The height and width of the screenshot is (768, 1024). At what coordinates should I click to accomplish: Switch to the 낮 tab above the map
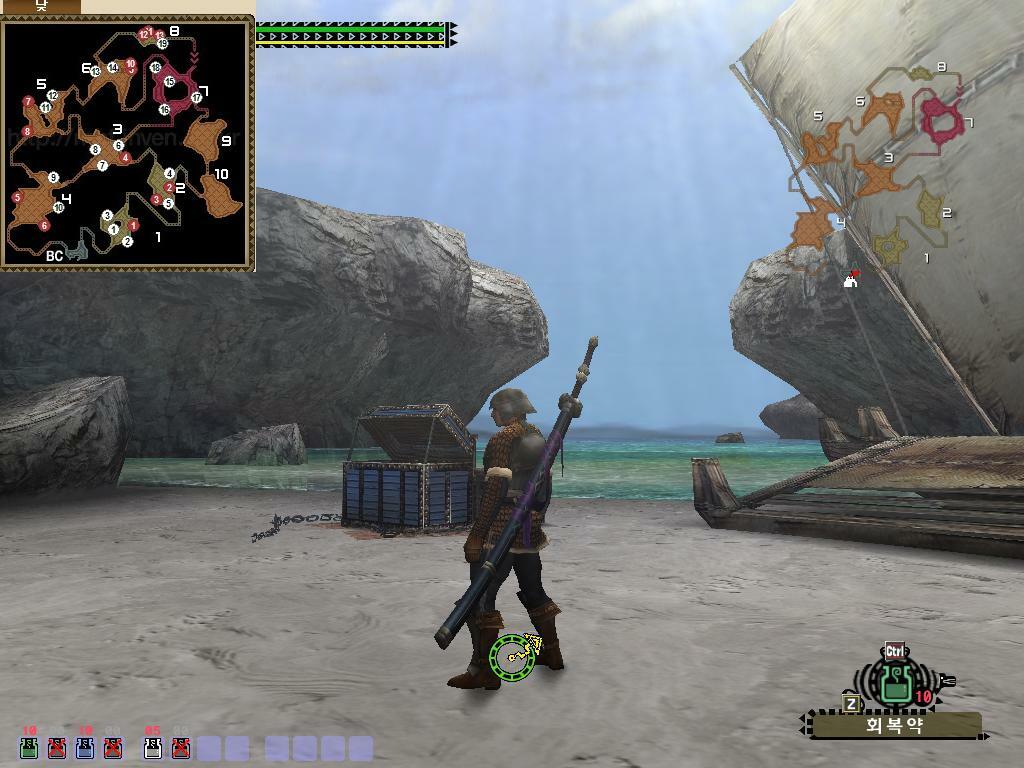pyautogui.click(x=41, y=5)
